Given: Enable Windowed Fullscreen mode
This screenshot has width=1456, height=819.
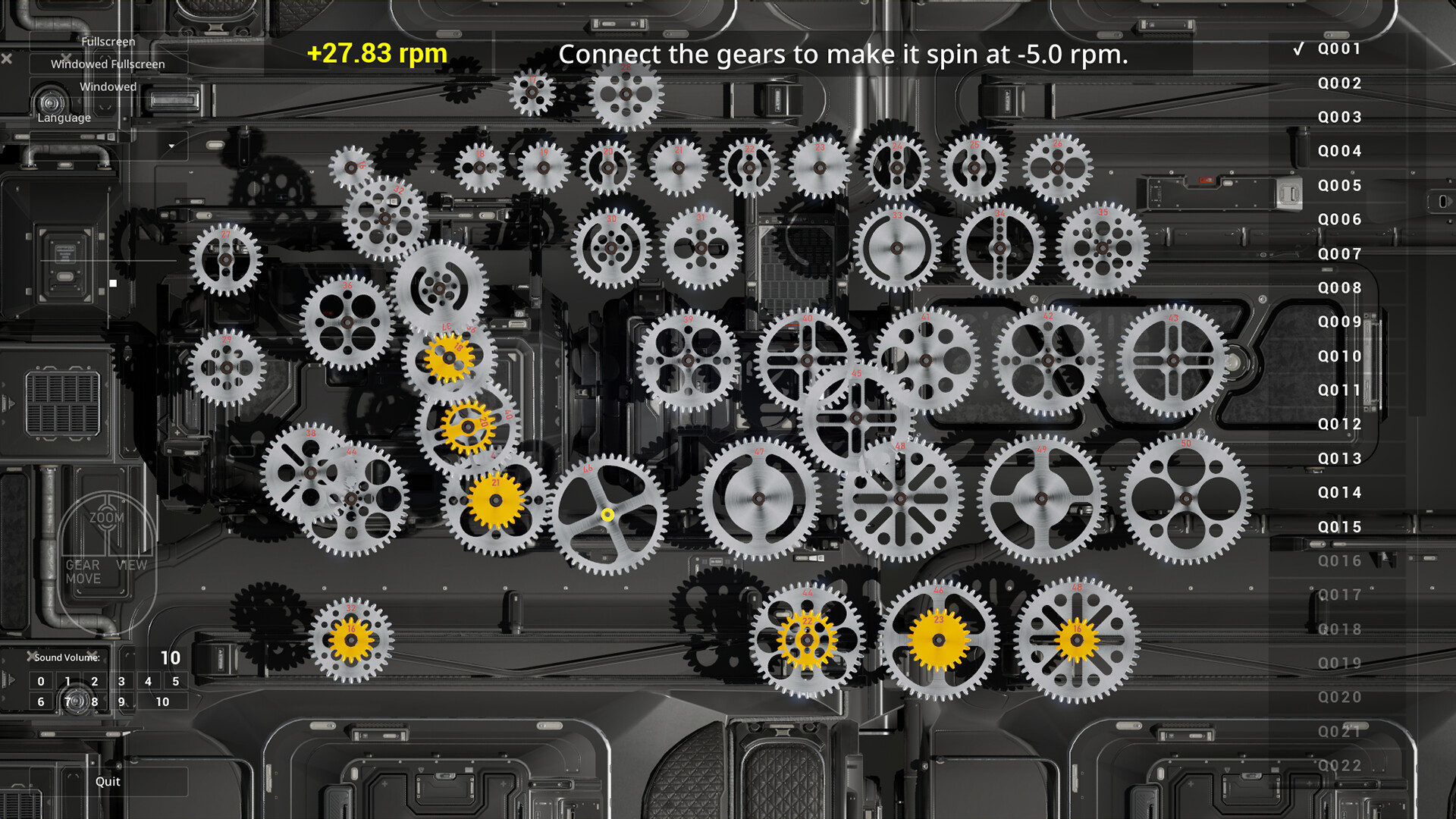Looking at the screenshot, I should [x=107, y=64].
